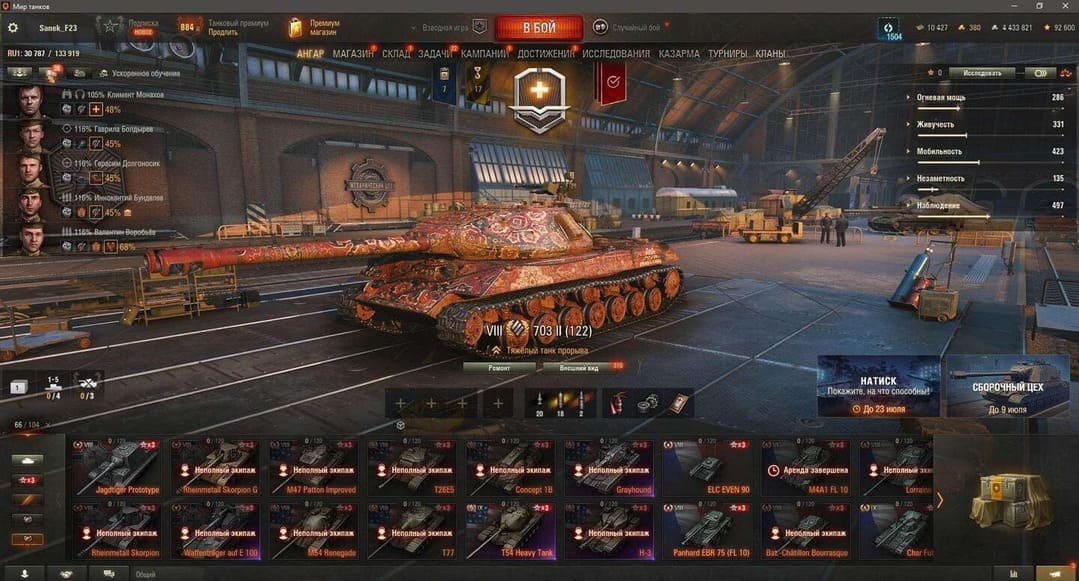The height and width of the screenshot is (581, 1079).
Task: Open the ТУРНИРЫ tournaments tab
Action: pos(727,54)
